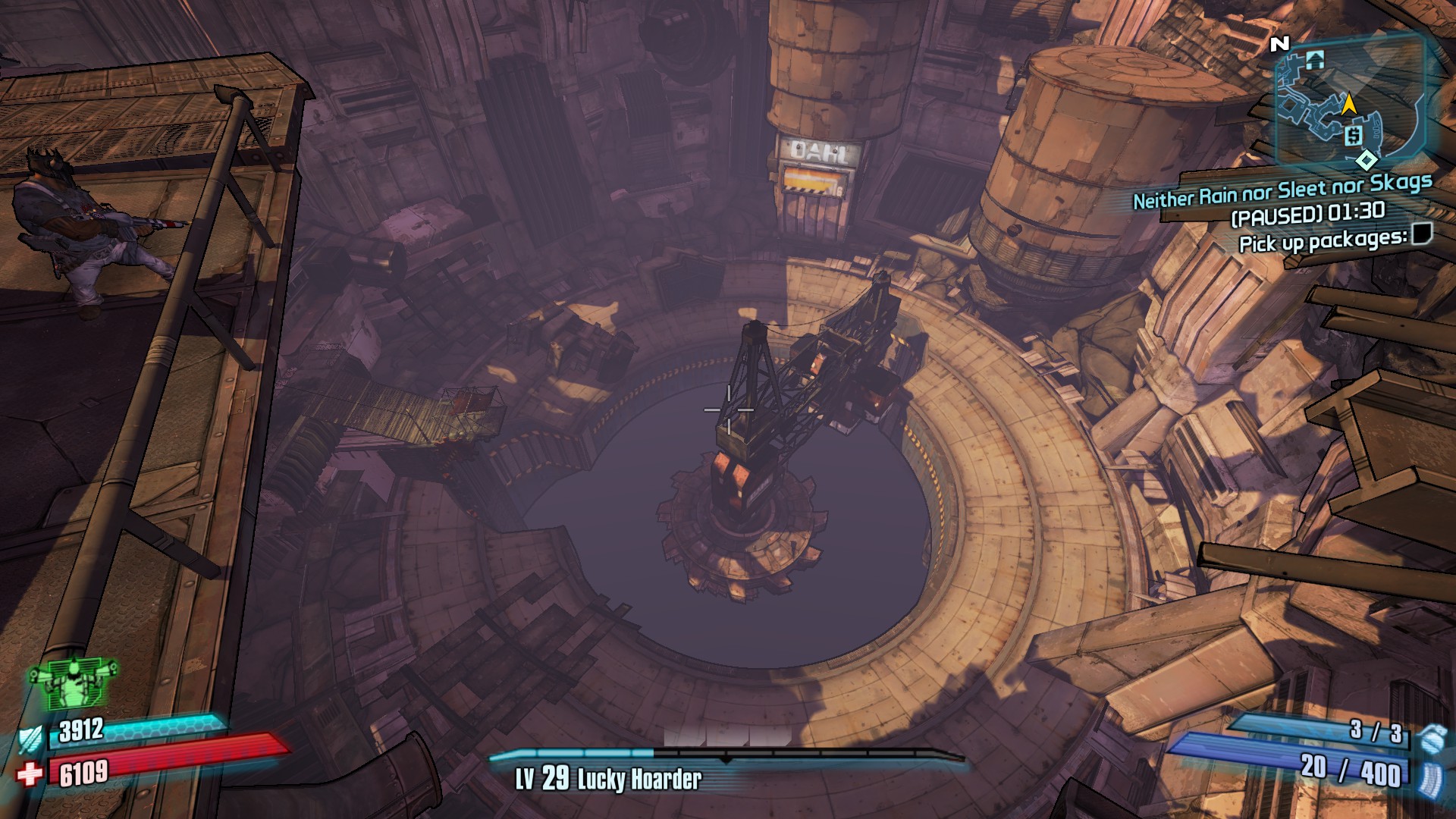Click the house-shaped marker on the minimap

click(1315, 60)
